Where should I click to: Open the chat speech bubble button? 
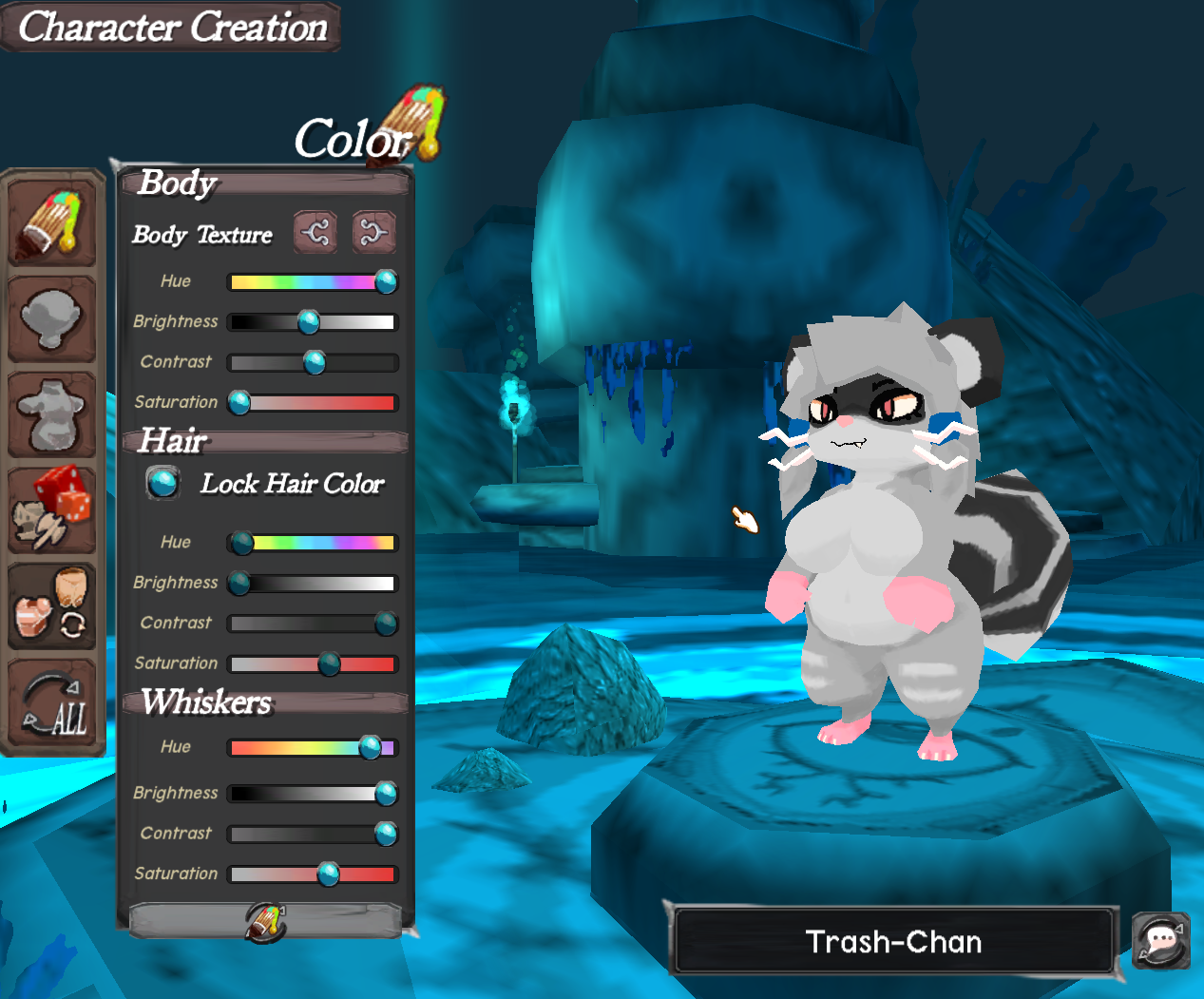(1161, 941)
